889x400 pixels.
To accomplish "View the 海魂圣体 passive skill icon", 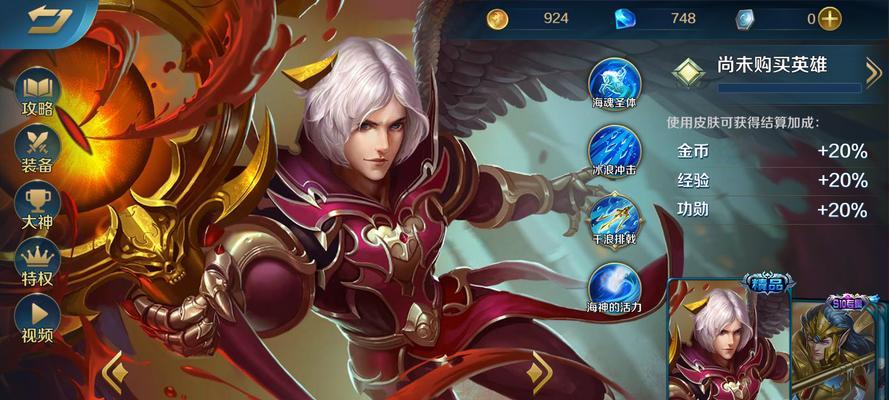I will (x=614, y=82).
